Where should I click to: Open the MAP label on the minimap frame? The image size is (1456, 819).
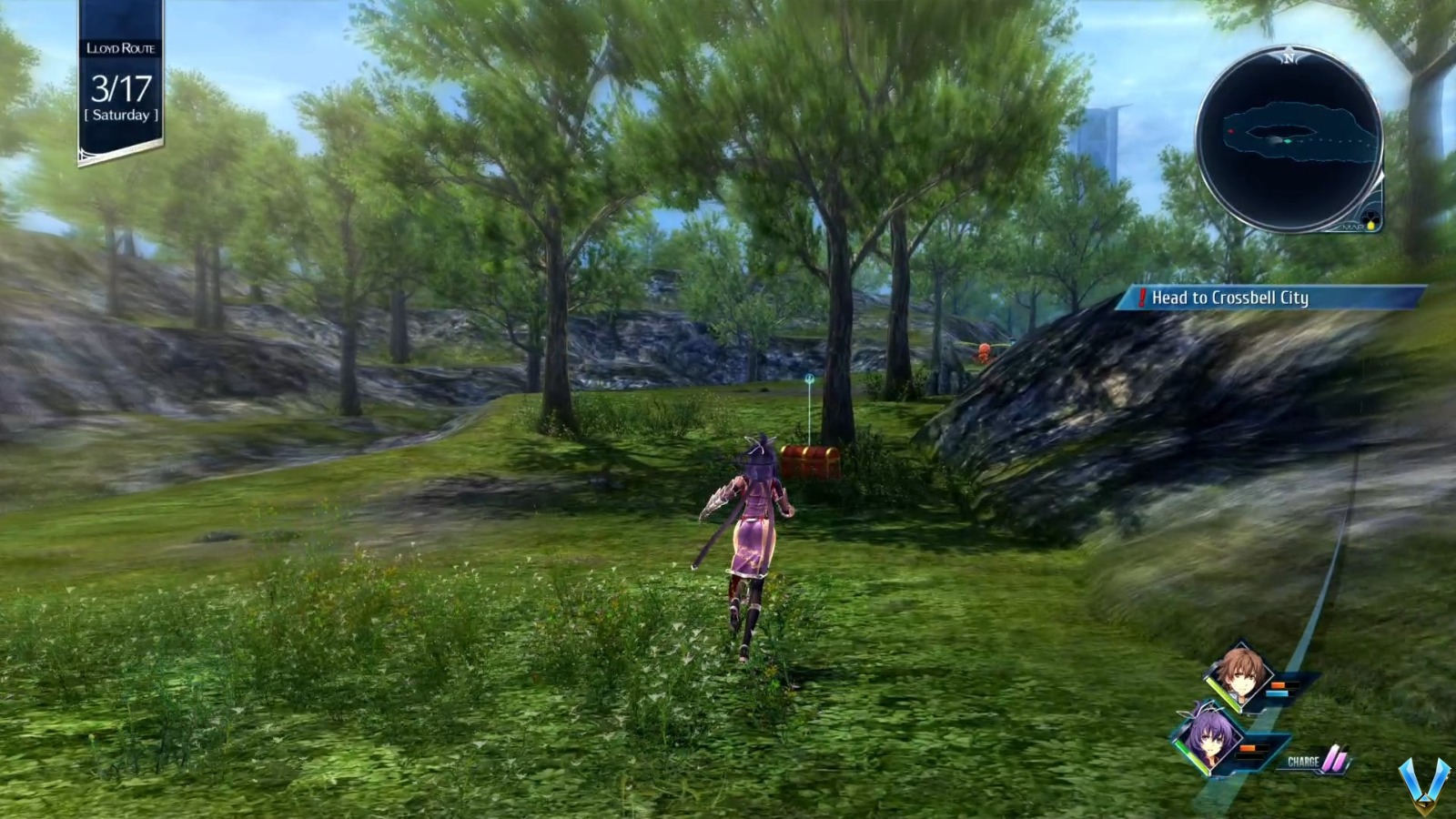[1351, 228]
